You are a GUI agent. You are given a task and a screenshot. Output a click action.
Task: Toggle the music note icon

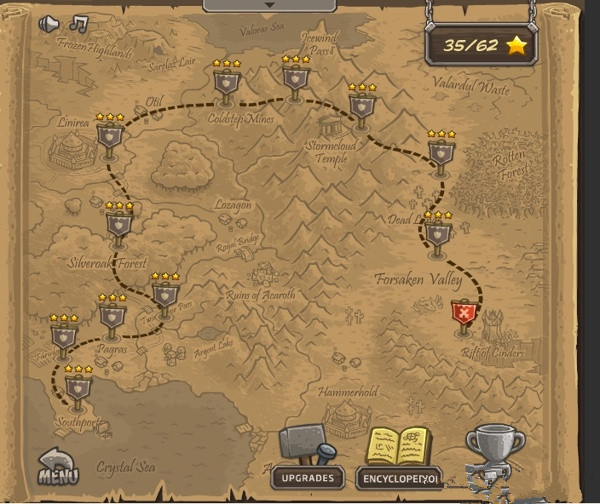point(78,23)
